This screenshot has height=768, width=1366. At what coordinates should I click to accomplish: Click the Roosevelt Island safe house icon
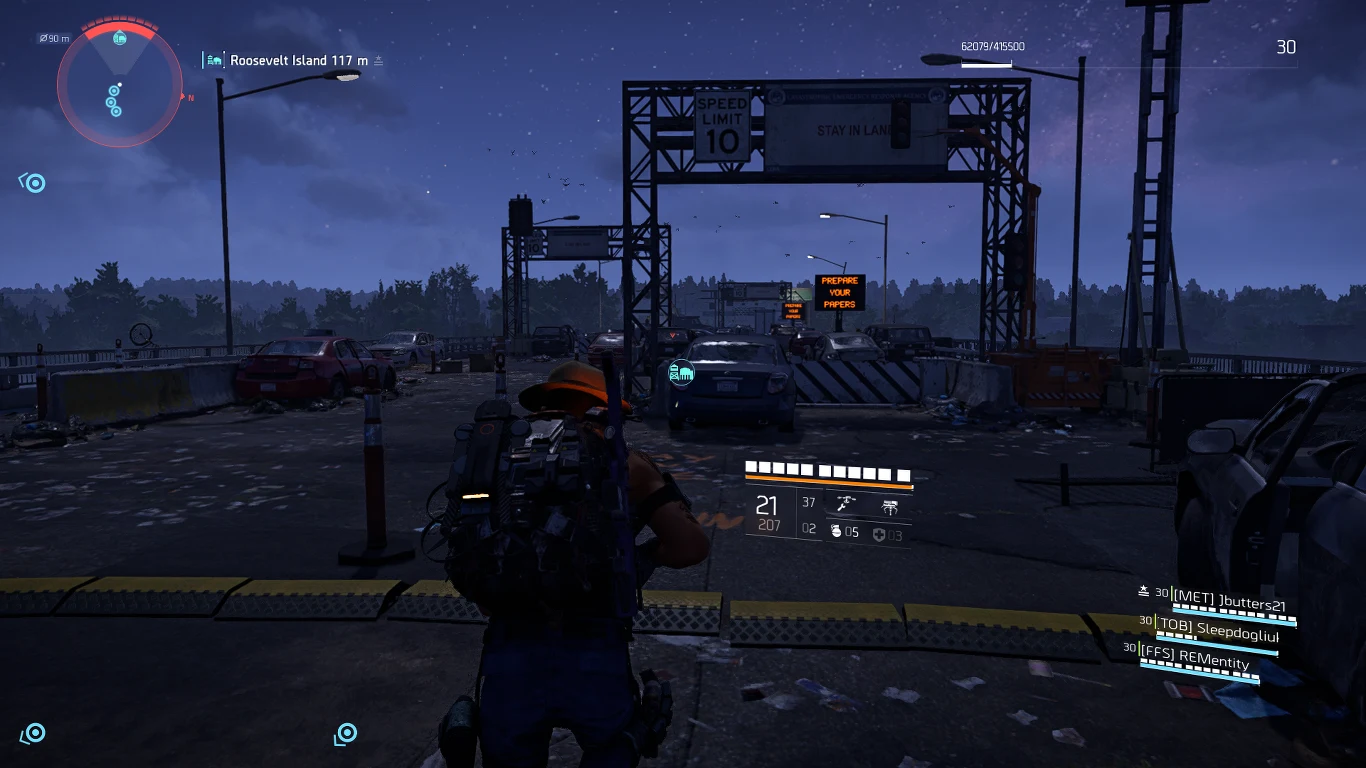[x=214, y=60]
